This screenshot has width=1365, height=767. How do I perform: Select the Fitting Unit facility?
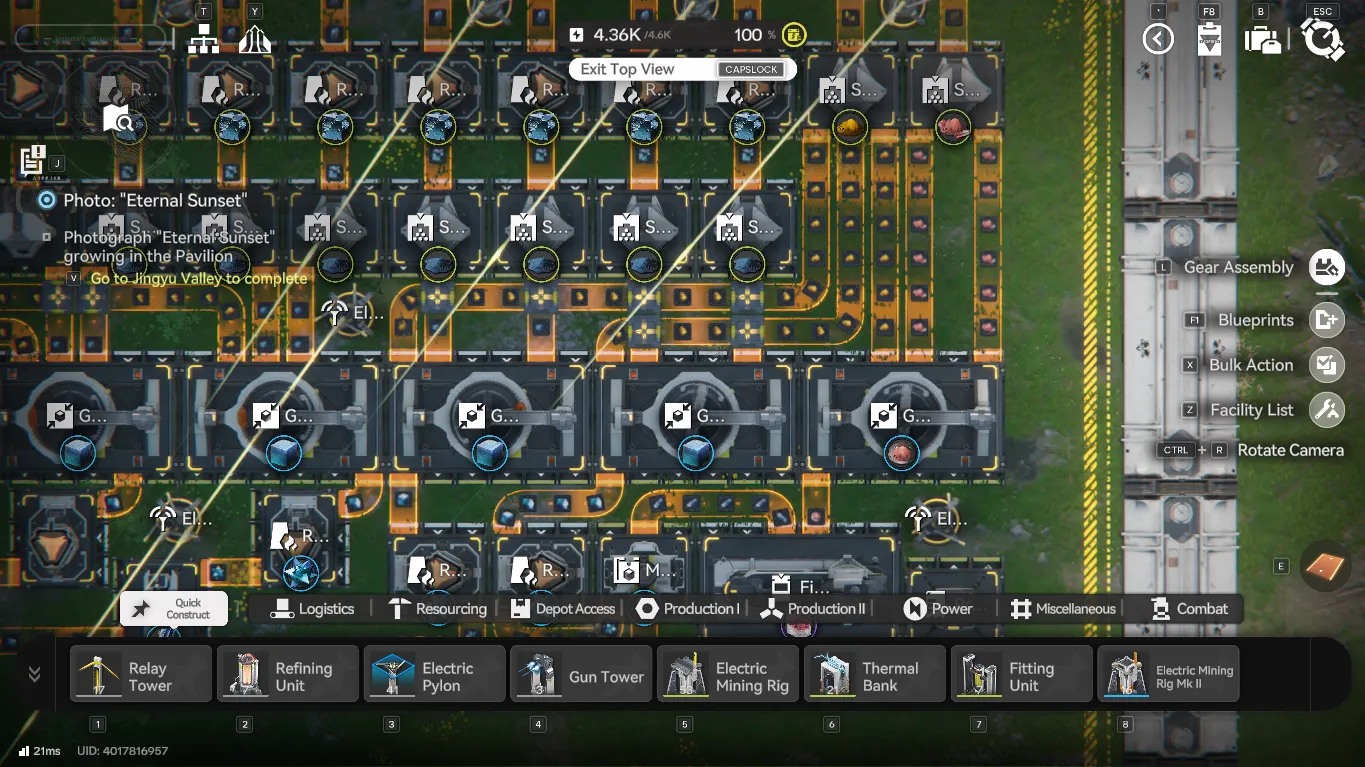[x=1021, y=673]
